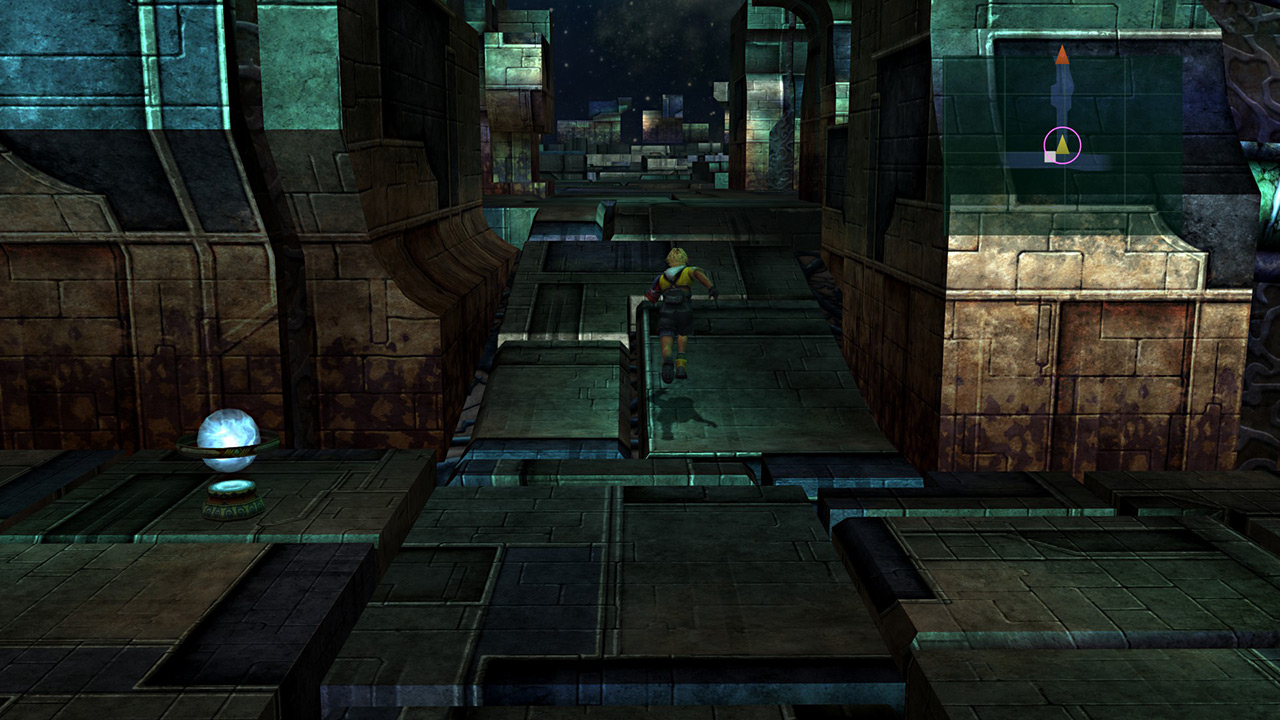Click the yellow player arrow on the minimap
Image resolution: width=1280 pixels, height=720 pixels.
1062,146
